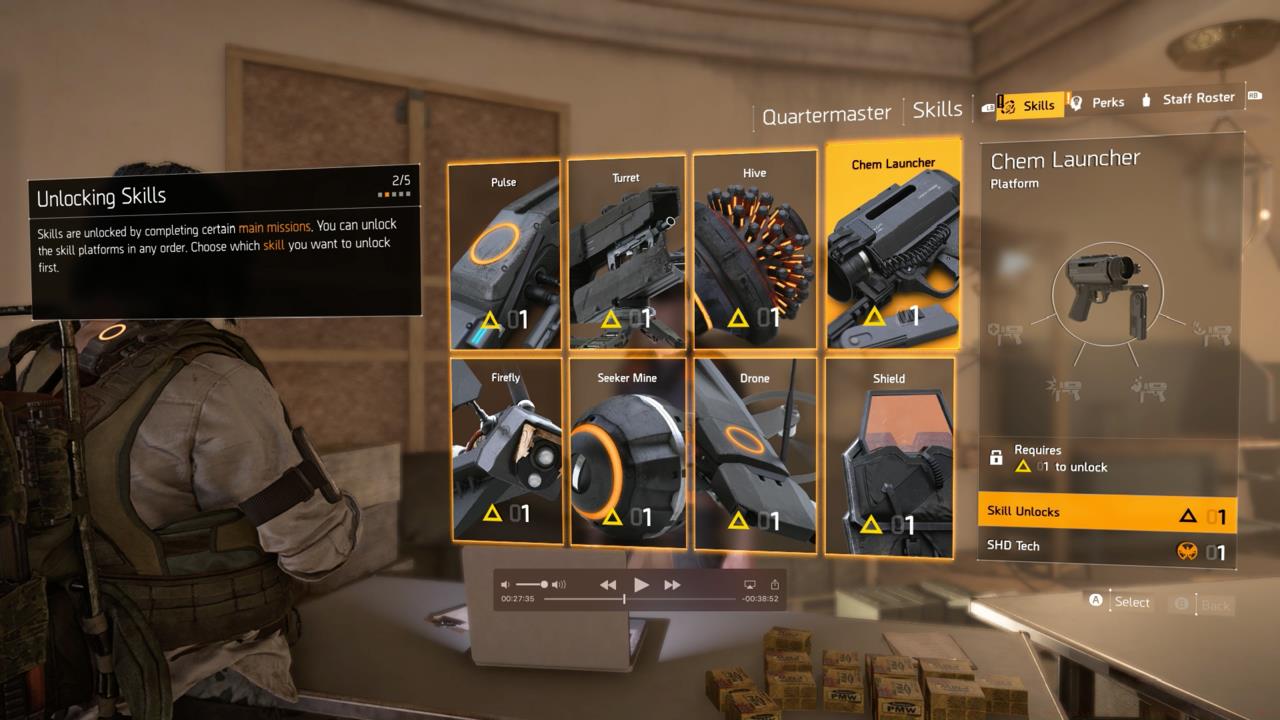View the highlighted Chem Launcher skill
This screenshot has width=1280, height=720.
(893, 250)
